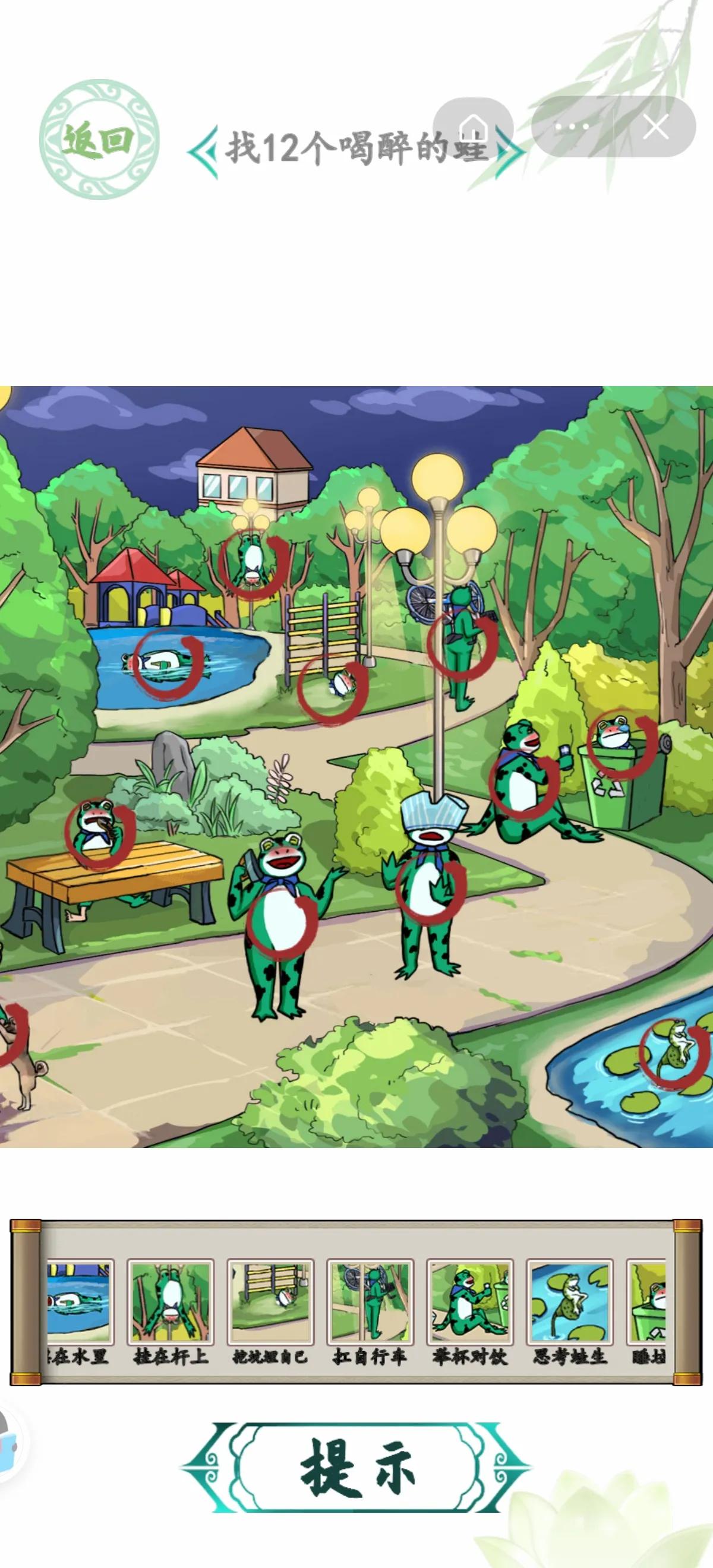Pick the 举杯对饮 thumbnail
The image size is (713, 1568).
(x=470, y=1302)
